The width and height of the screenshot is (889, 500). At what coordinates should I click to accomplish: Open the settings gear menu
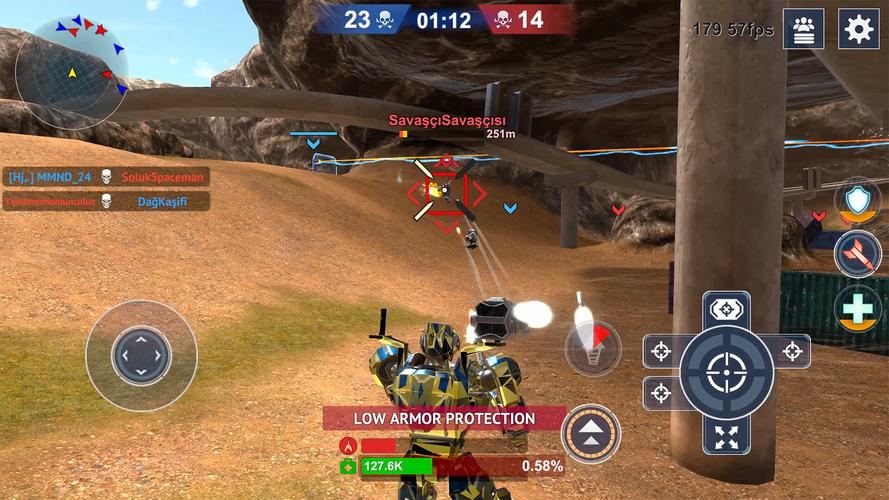[858, 29]
